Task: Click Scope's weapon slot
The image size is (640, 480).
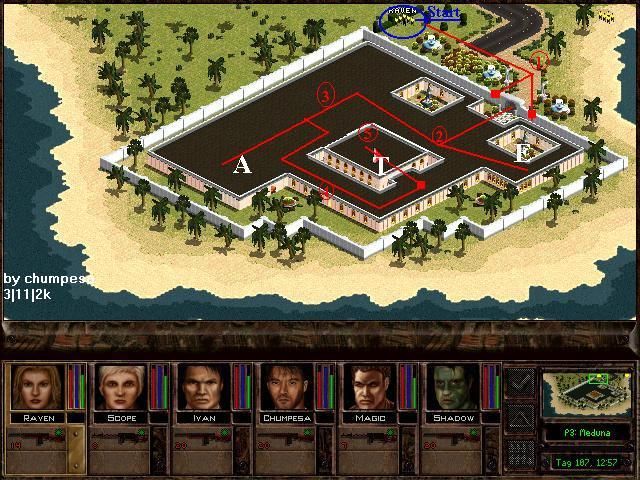Action: (x=121, y=442)
